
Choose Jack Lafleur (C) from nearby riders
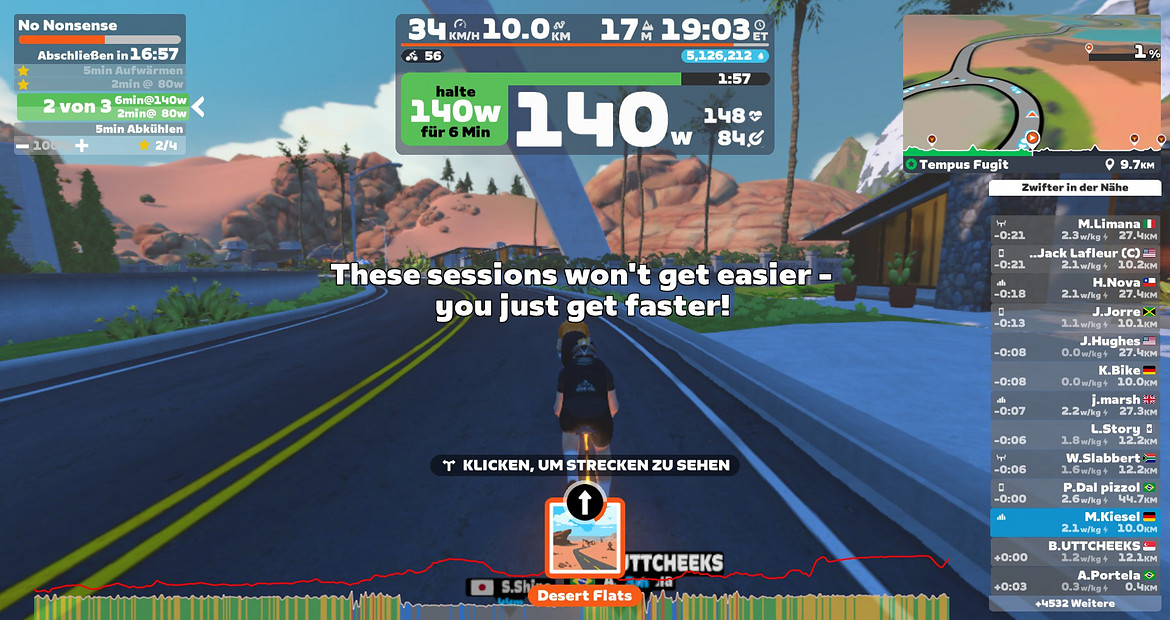(1075, 258)
